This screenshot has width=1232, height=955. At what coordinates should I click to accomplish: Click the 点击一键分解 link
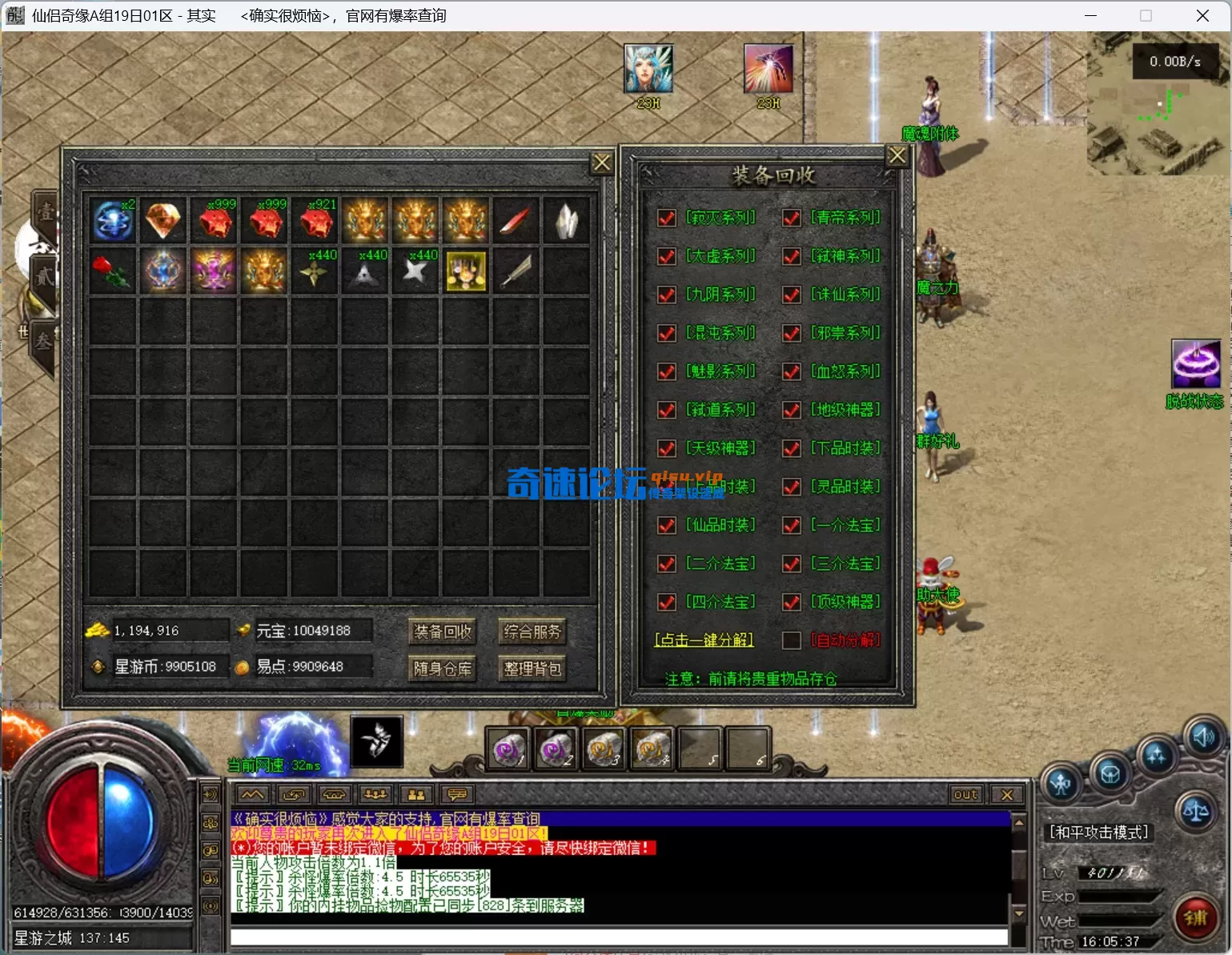click(x=704, y=640)
